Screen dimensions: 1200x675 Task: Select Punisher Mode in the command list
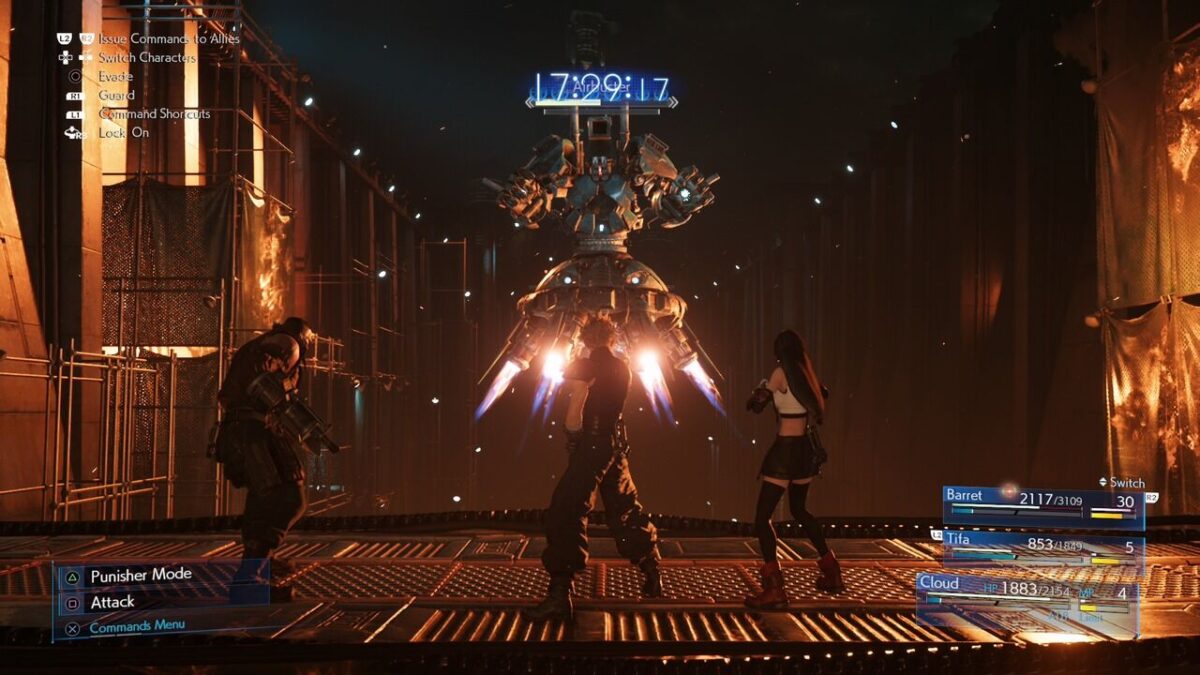click(140, 576)
